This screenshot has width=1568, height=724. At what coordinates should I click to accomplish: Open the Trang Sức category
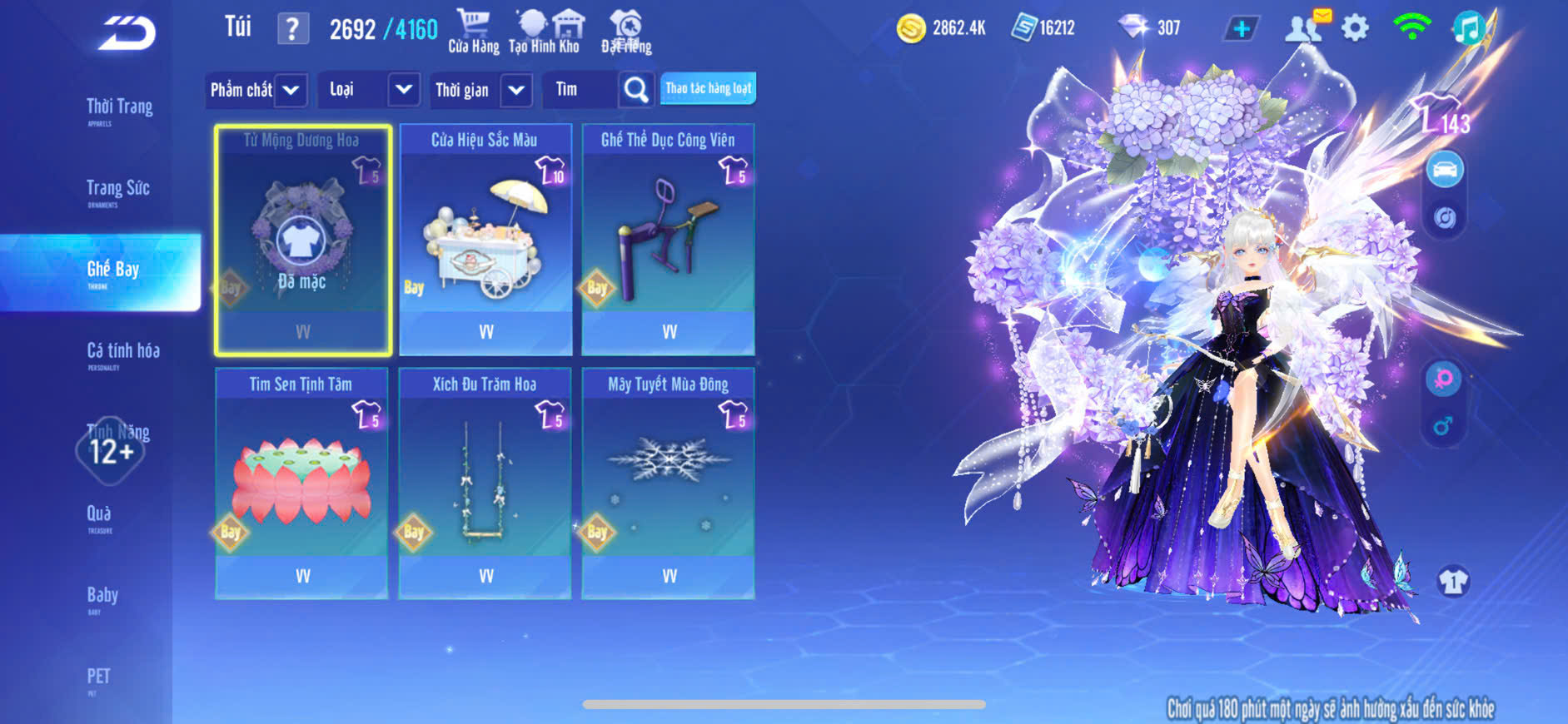tap(117, 190)
